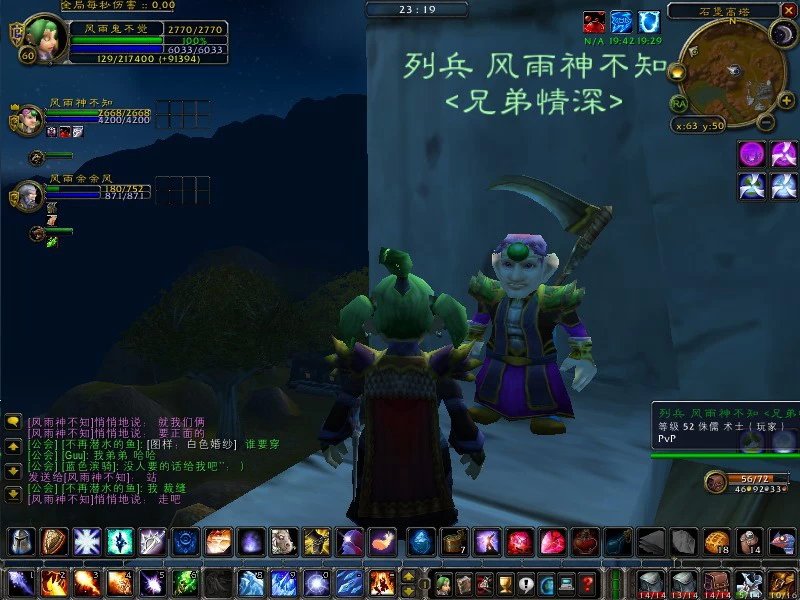Open the gold trophy micro menu button
Image resolution: width=800 pixels, height=600 pixels.
click(505, 583)
